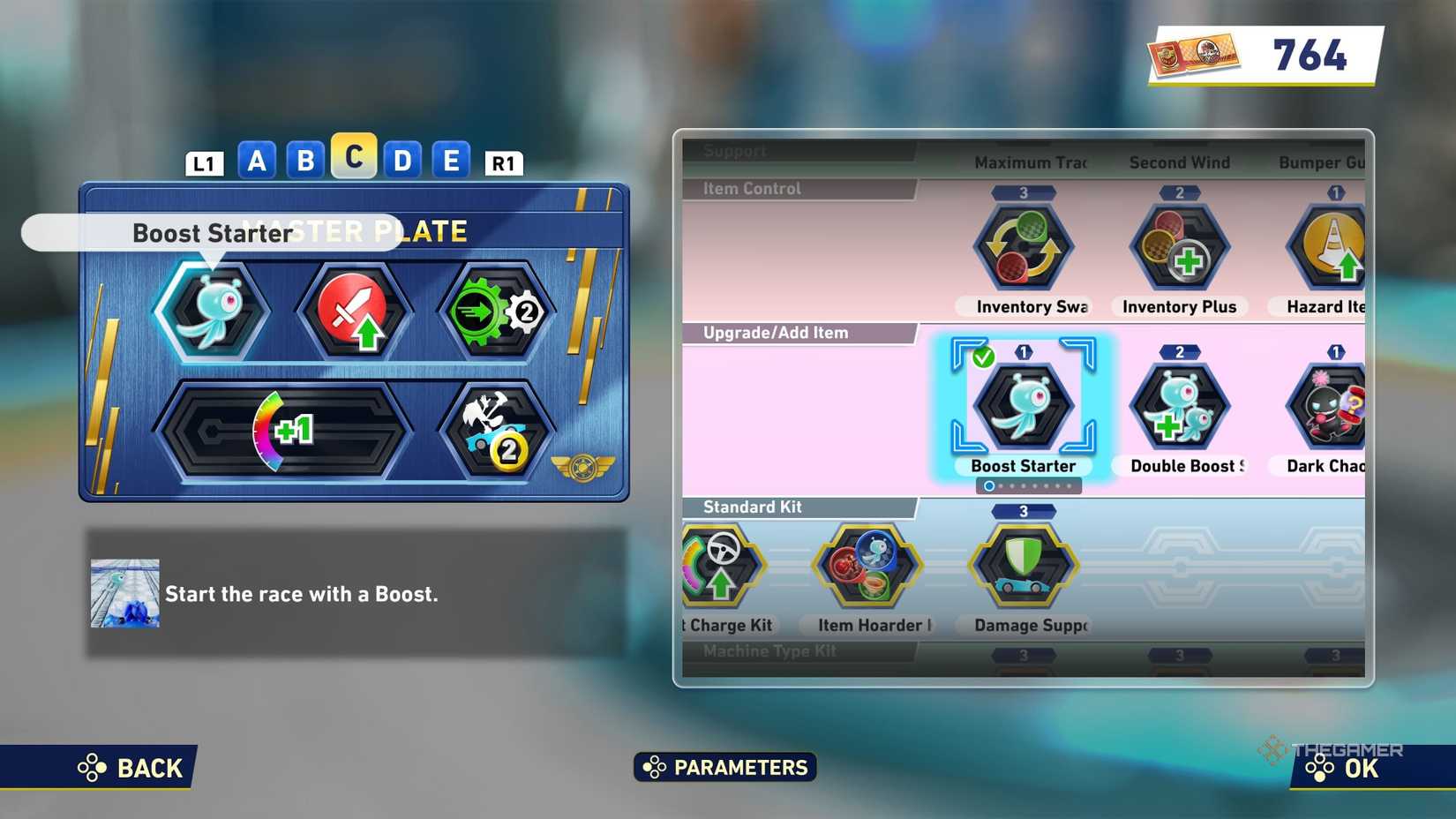Select the Item Hoarder kit icon
The height and width of the screenshot is (819, 1456).
click(x=867, y=565)
